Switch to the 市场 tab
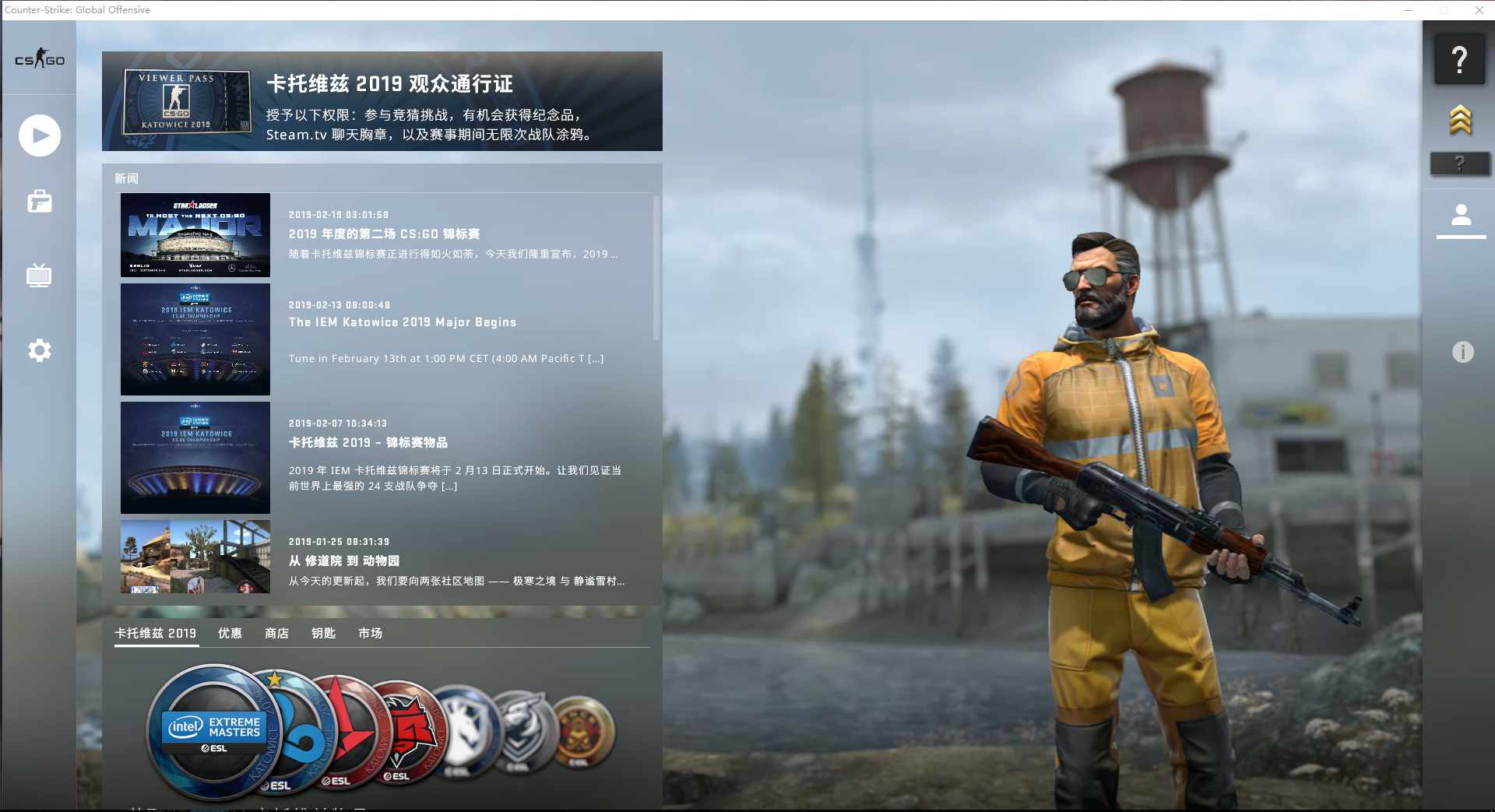Viewport: 1495px width, 812px height. tap(369, 633)
